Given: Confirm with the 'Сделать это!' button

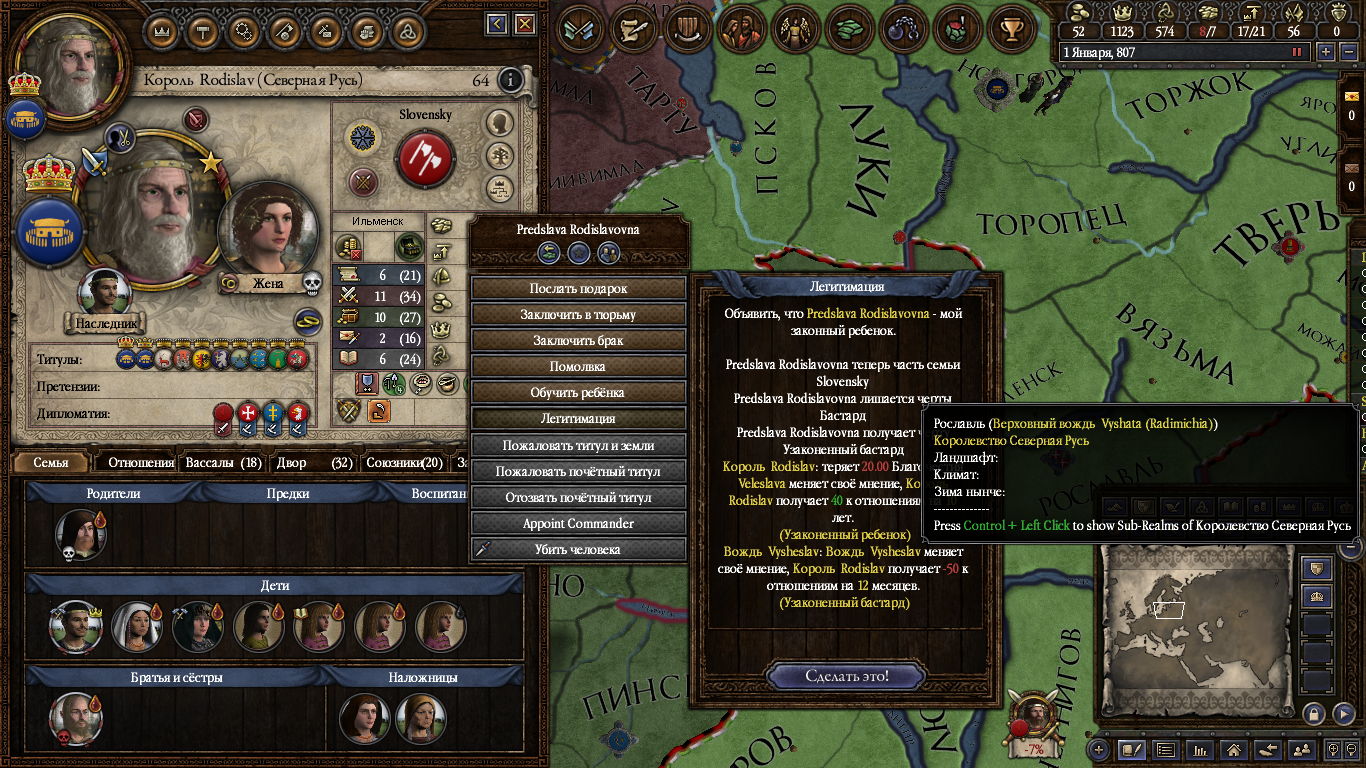Looking at the screenshot, I should click(847, 676).
